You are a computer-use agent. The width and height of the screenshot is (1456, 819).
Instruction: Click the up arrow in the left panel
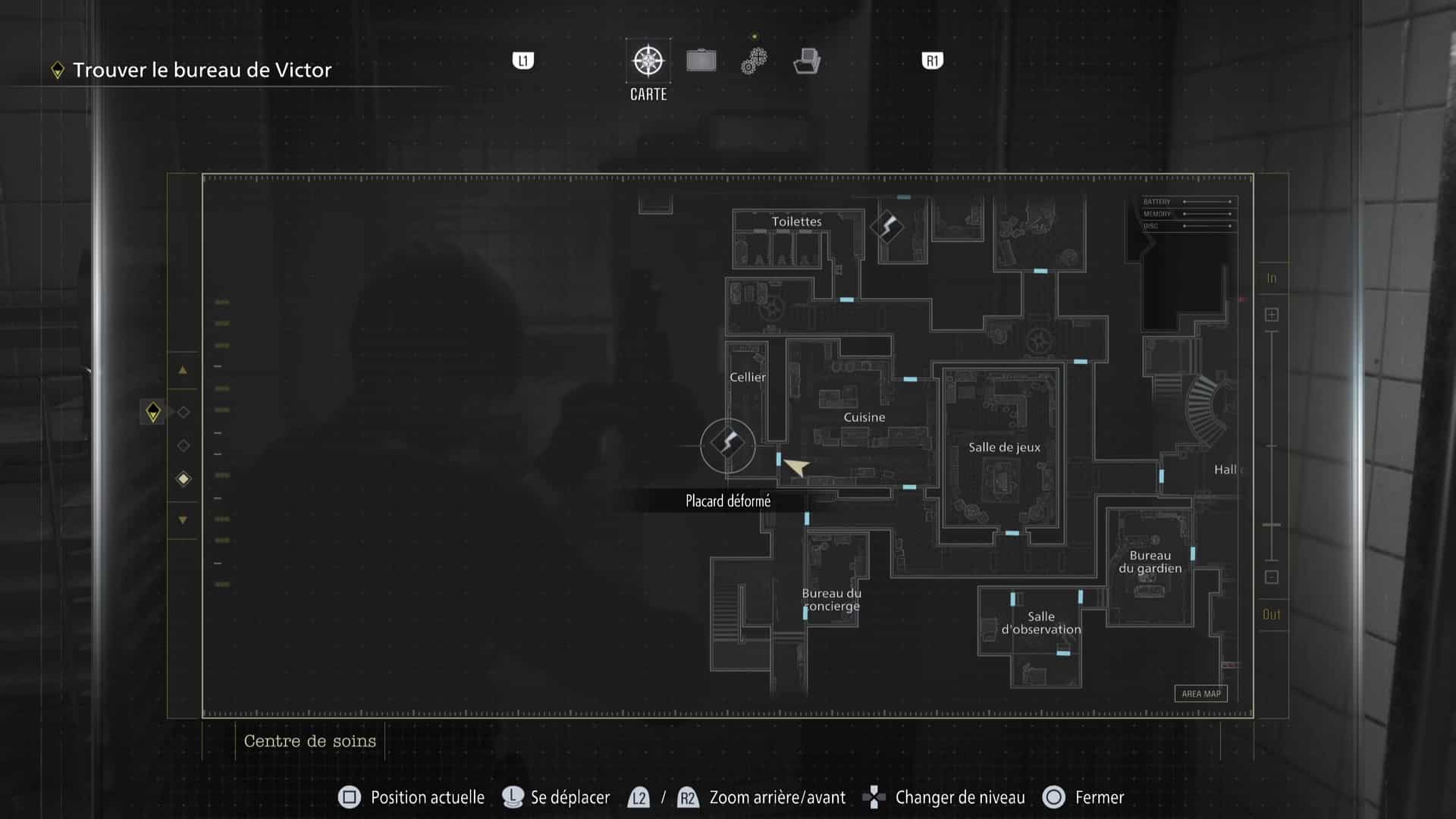182,371
